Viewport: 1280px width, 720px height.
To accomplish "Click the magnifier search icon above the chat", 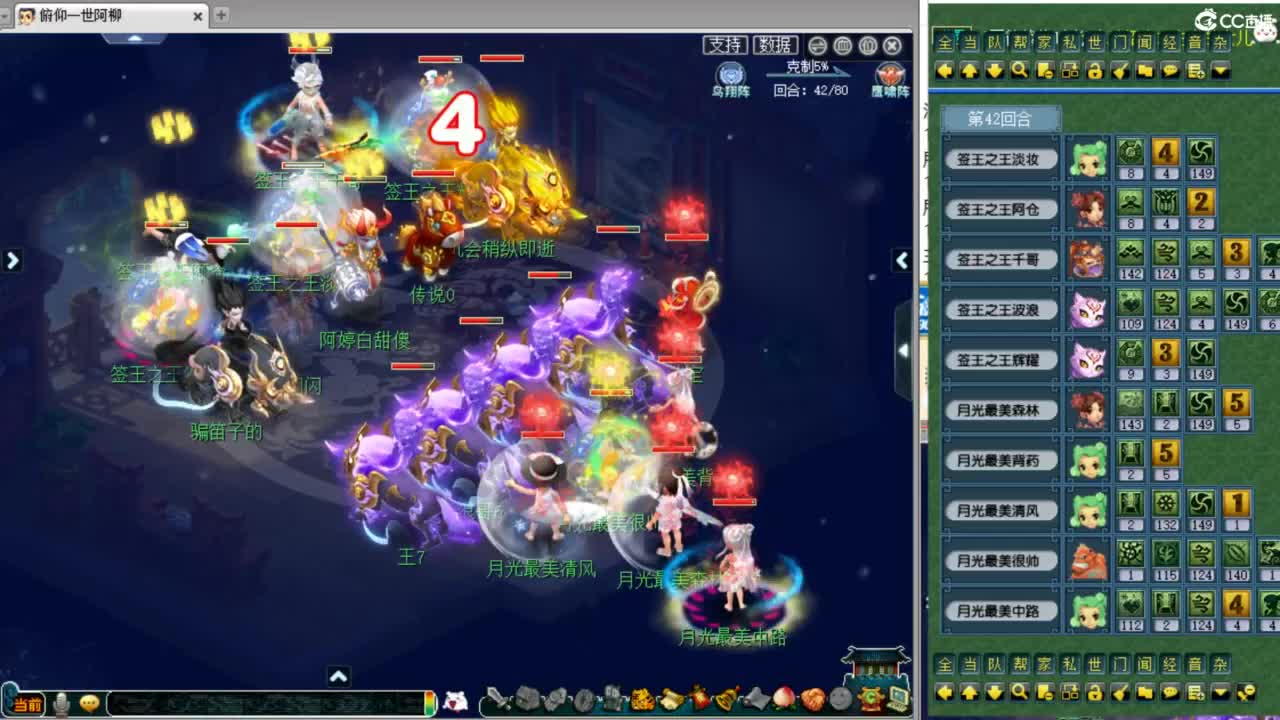I will click(1020, 71).
